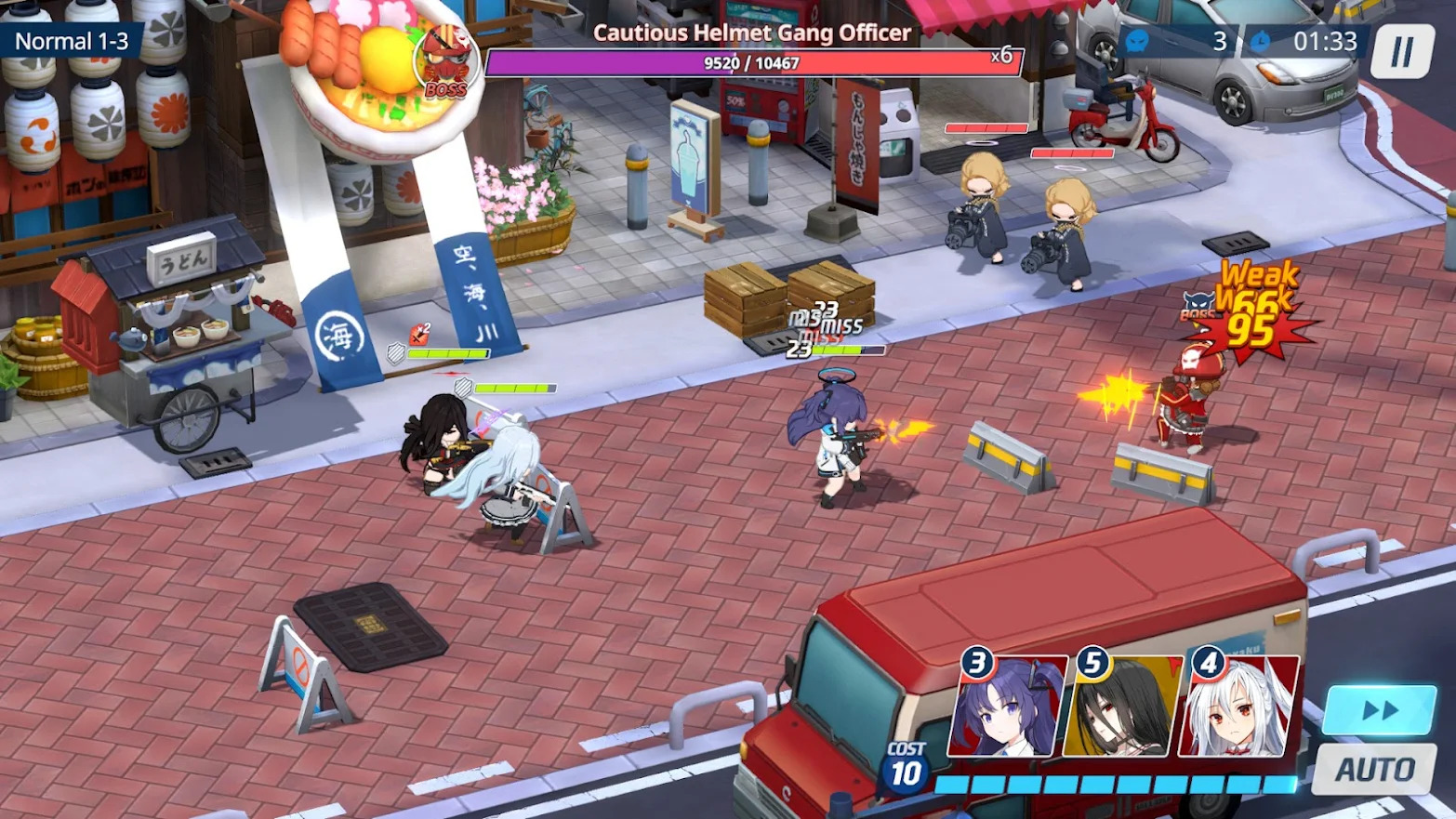The width and height of the screenshot is (1456, 819).
Task: Use the purple-haired student's cost 3 skill
Action: (x=1007, y=708)
